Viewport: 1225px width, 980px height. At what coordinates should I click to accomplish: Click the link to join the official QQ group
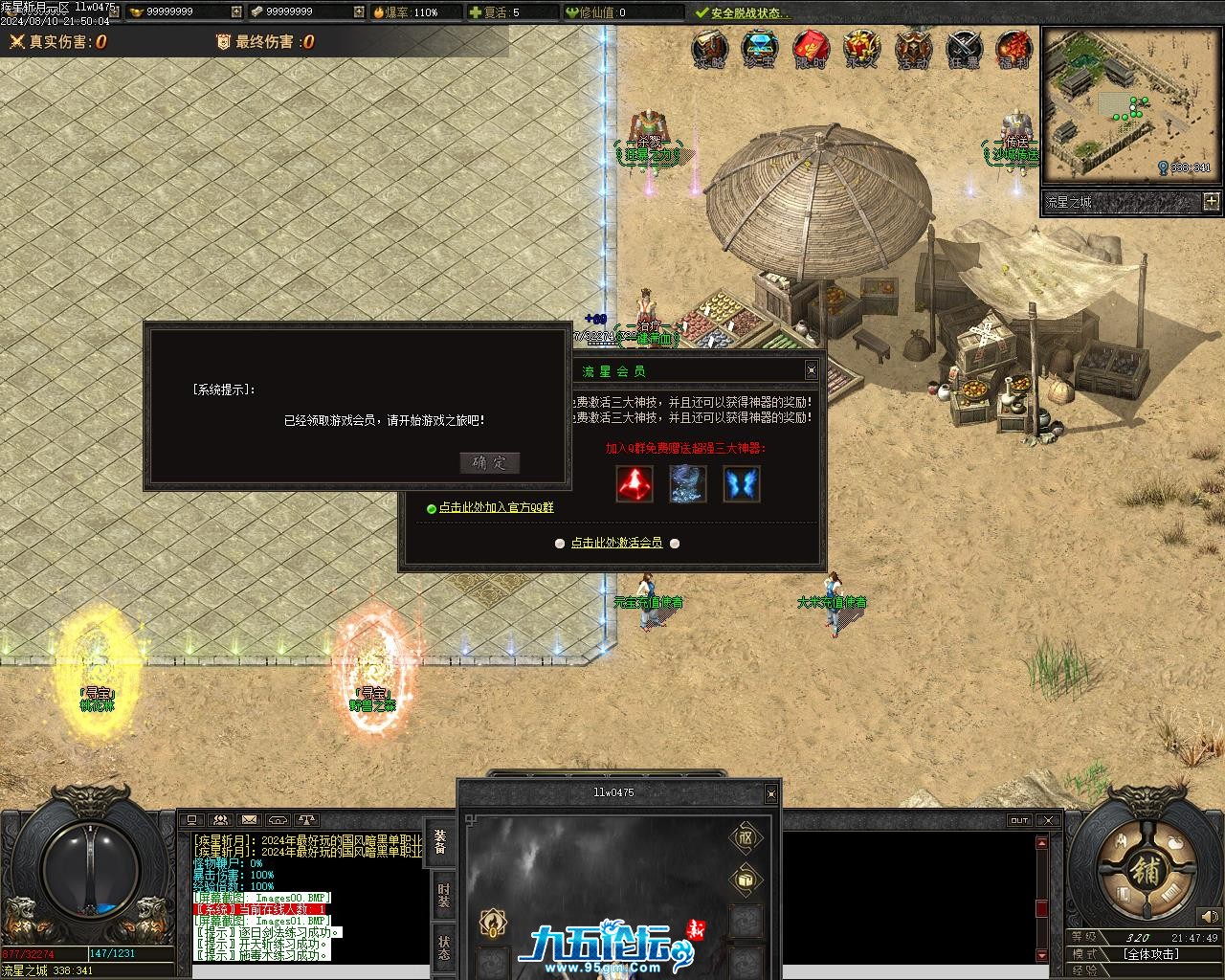tap(496, 508)
